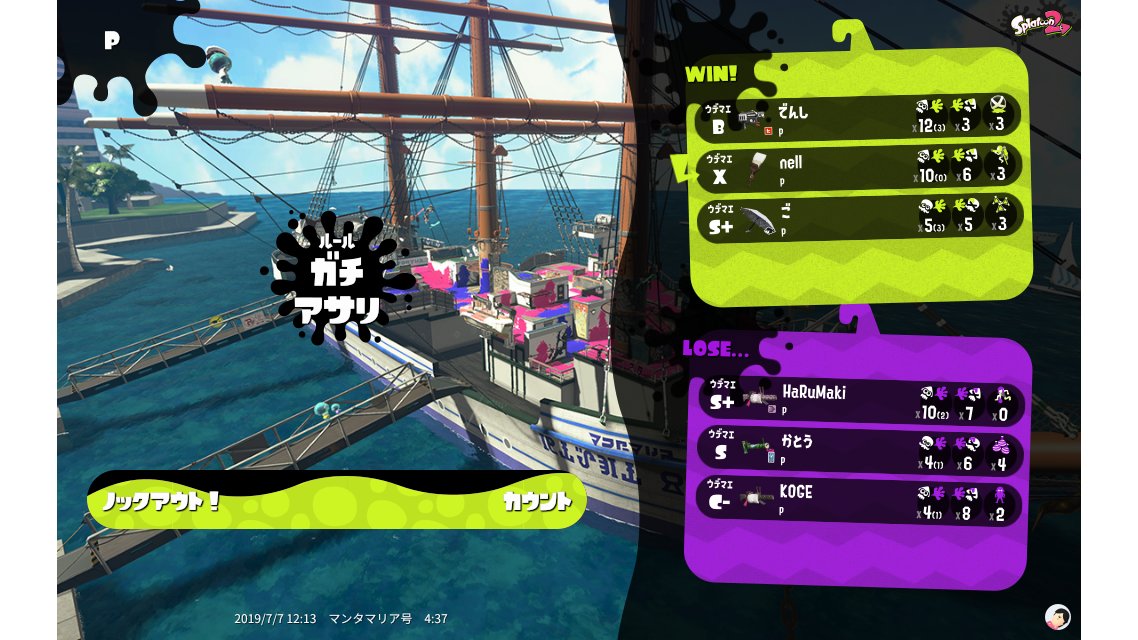Click the Splatoon 2 logo
This screenshot has width=1138, height=640.
[1041, 23]
